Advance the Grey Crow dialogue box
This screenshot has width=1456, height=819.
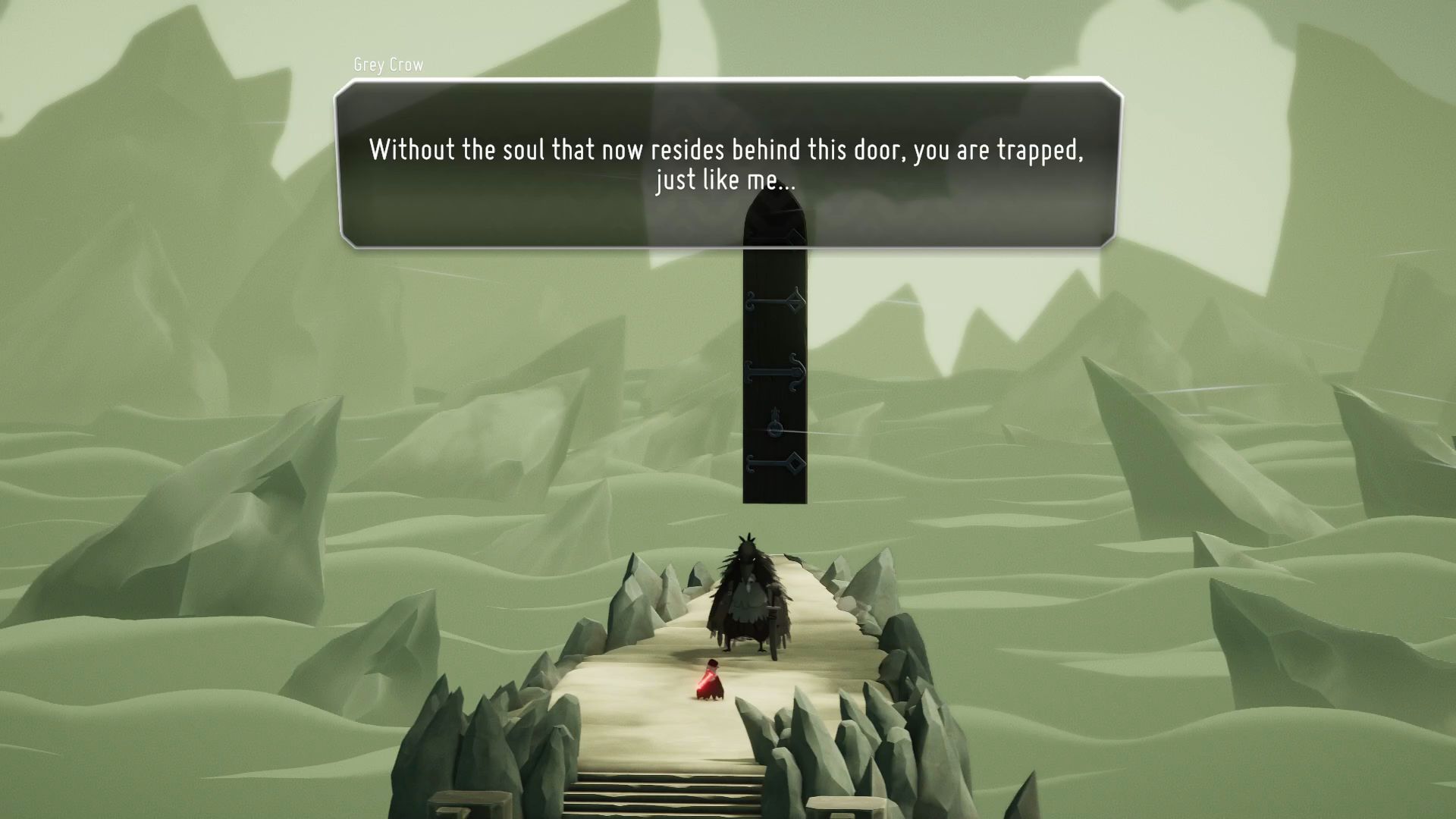(726, 164)
